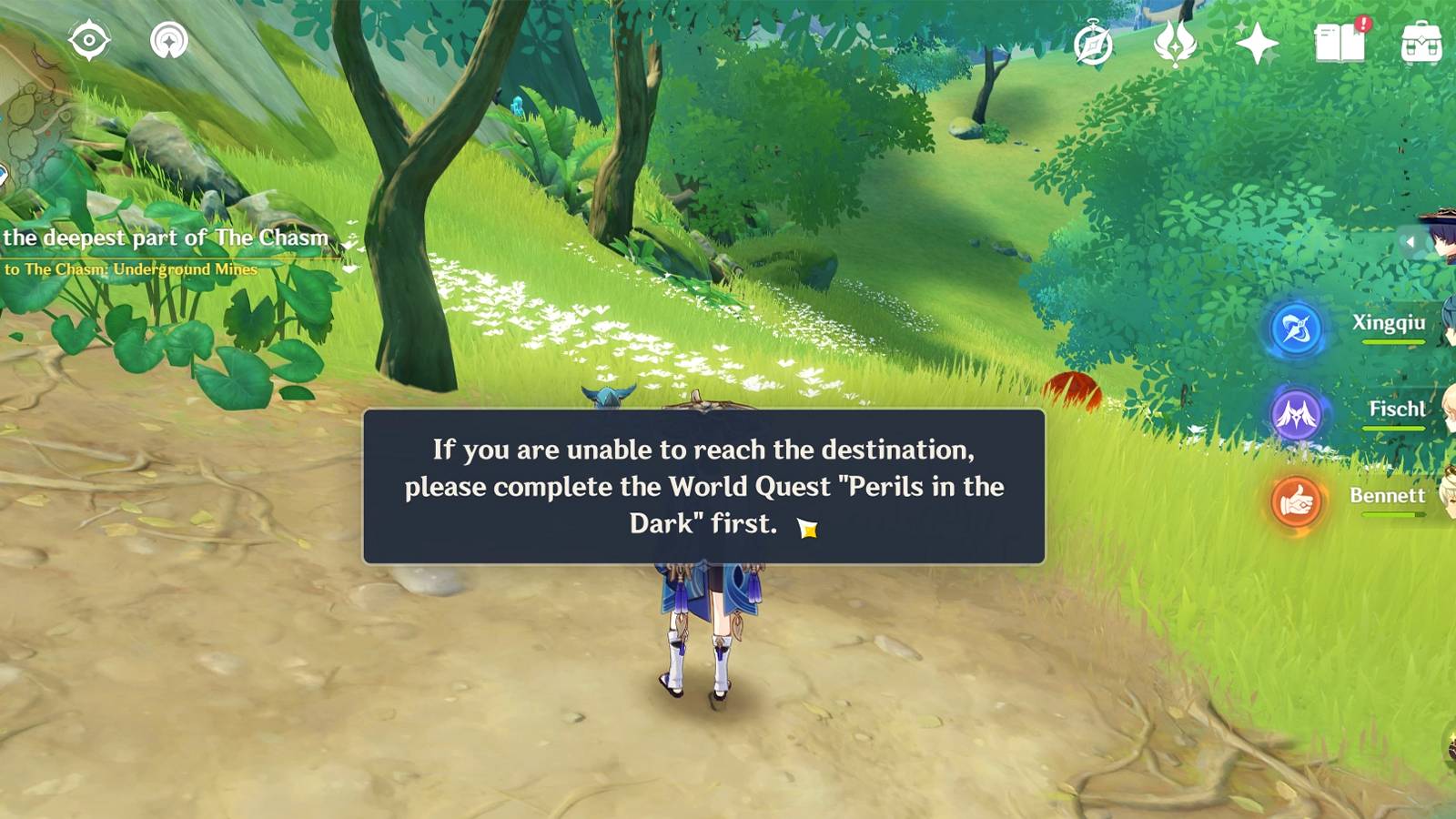Cast Fischl's electro elemental burst
This screenshot has width=1456, height=819.
coord(1299,414)
